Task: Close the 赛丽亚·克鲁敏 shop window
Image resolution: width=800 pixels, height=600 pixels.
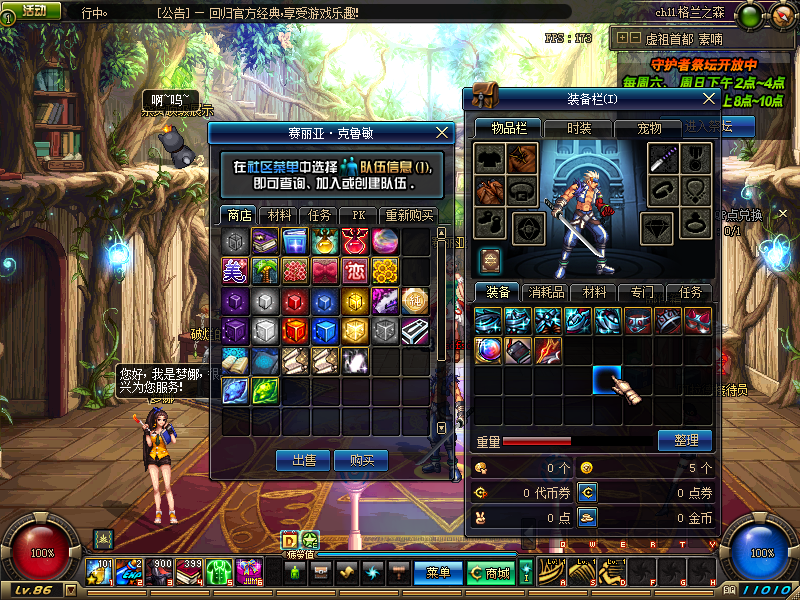Action: pos(443,132)
